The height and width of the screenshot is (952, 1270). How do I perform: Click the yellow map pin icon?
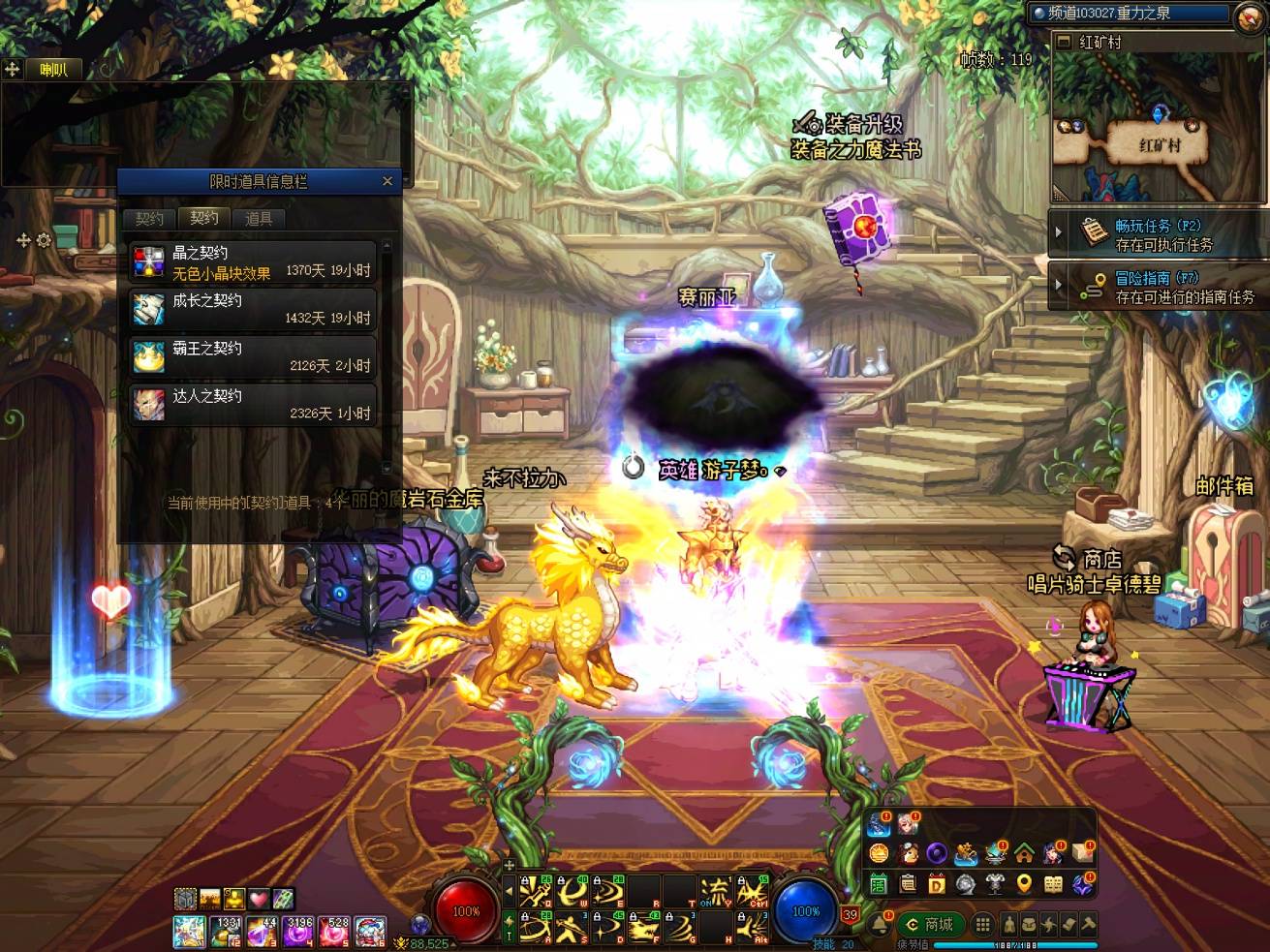(1024, 883)
